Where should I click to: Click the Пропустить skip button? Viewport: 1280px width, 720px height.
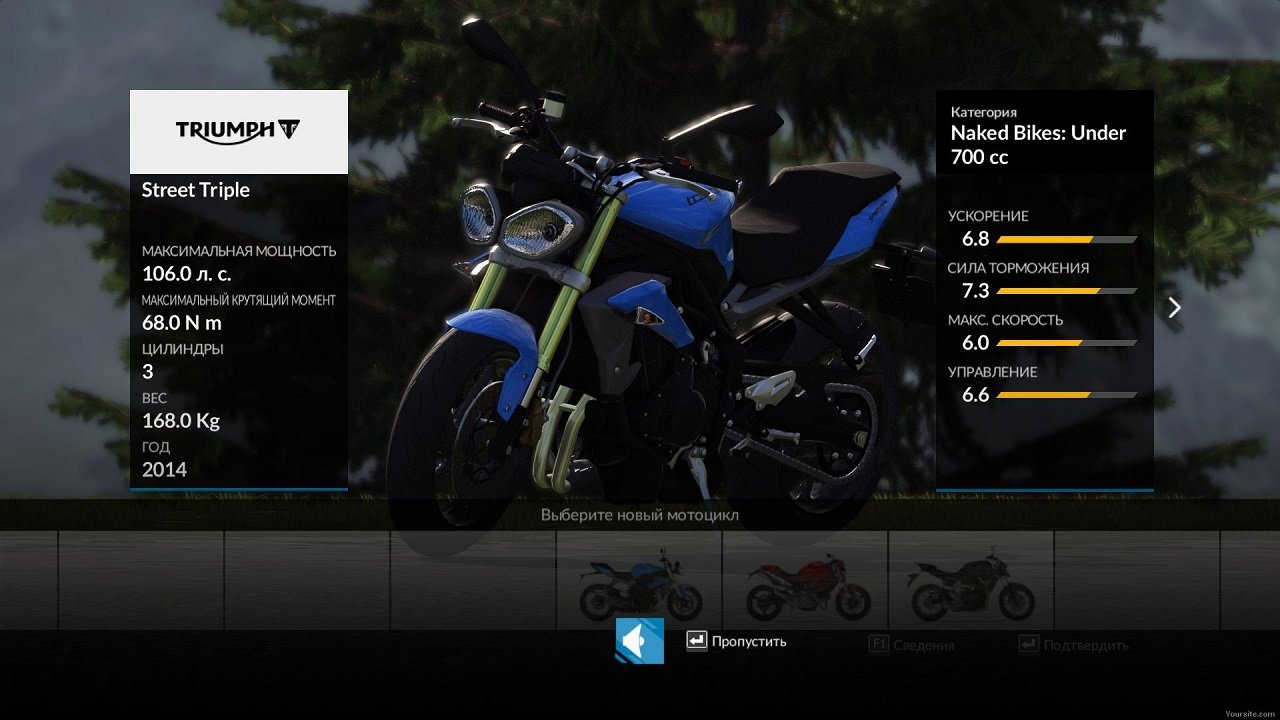[737, 641]
